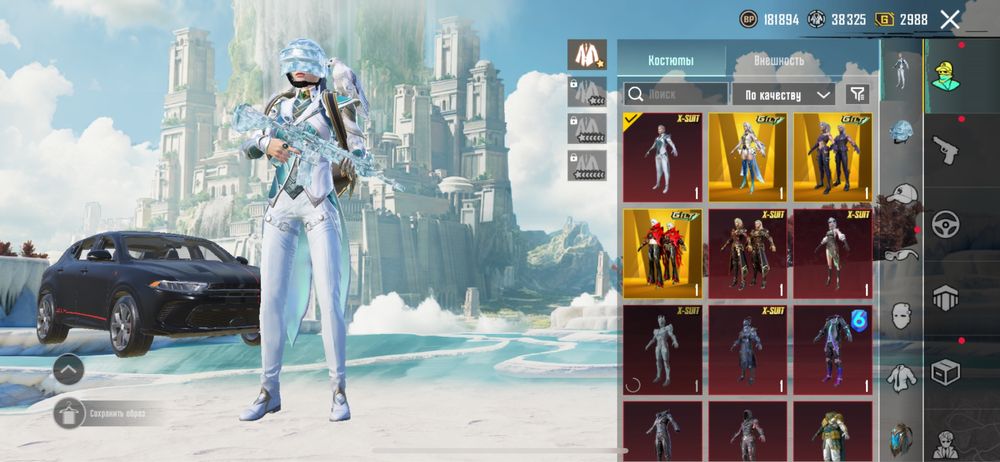
Task: Close the inventory with the X button
Action: click(x=950, y=19)
